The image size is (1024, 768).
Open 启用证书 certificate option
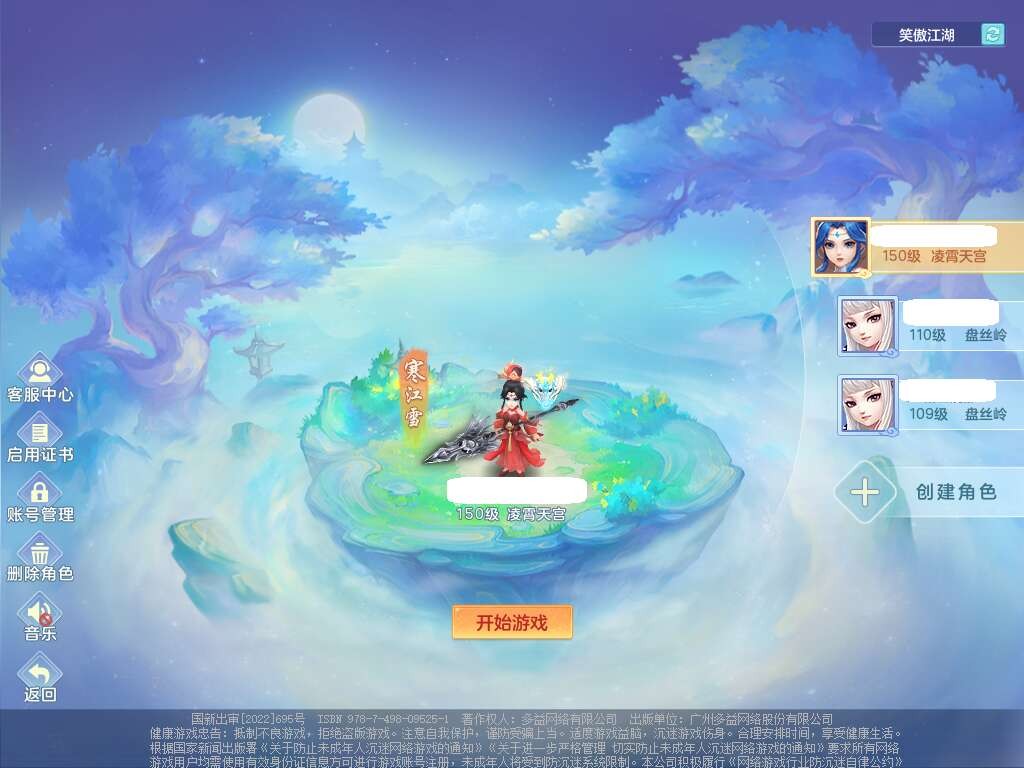click(x=40, y=433)
